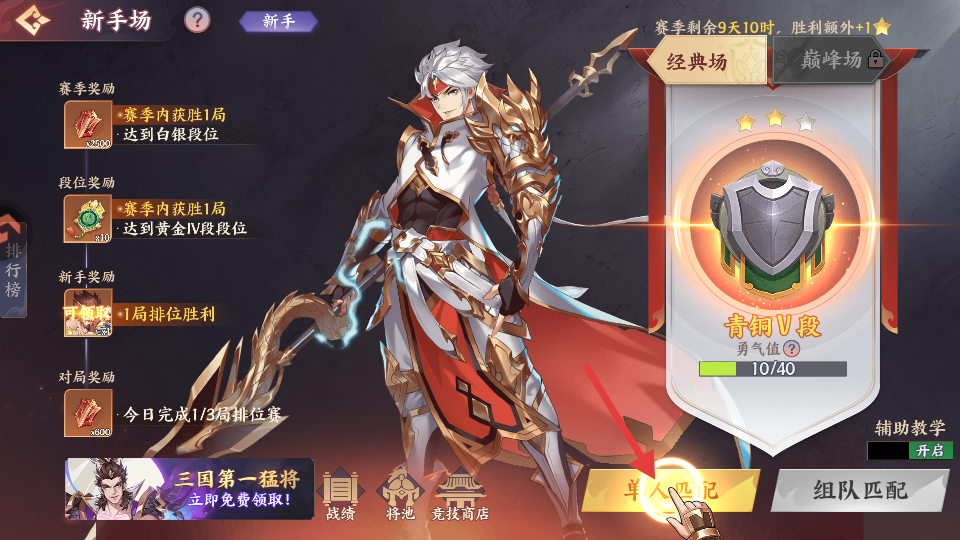This screenshot has height=540, width=960.
Task: View the 赛季奖励 red gem reward
Action: pyautogui.click(x=88, y=125)
